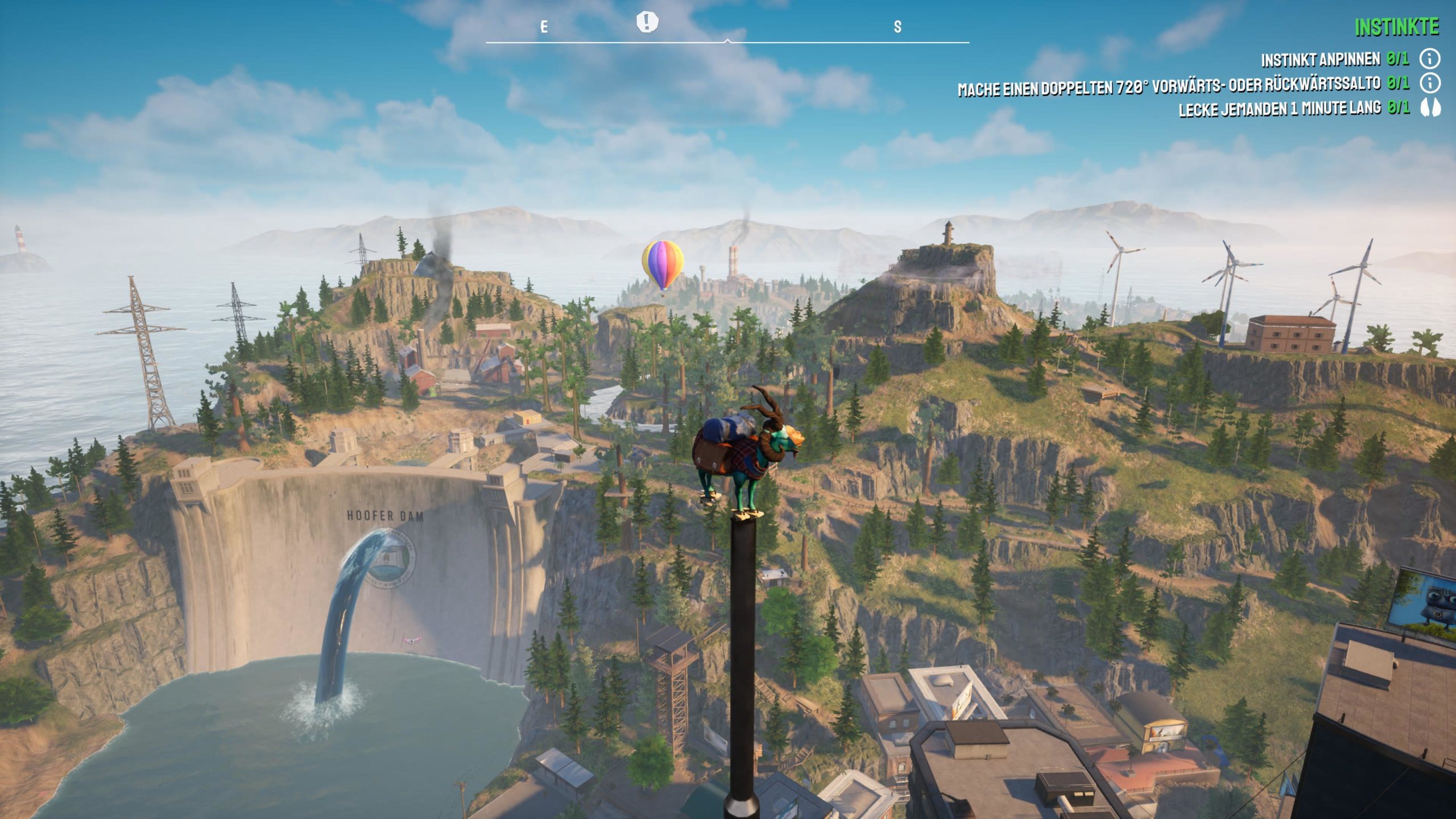Click hoofprint icon beside the lick objective
Screen dimensions: 1456x819
click(1429, 108)
